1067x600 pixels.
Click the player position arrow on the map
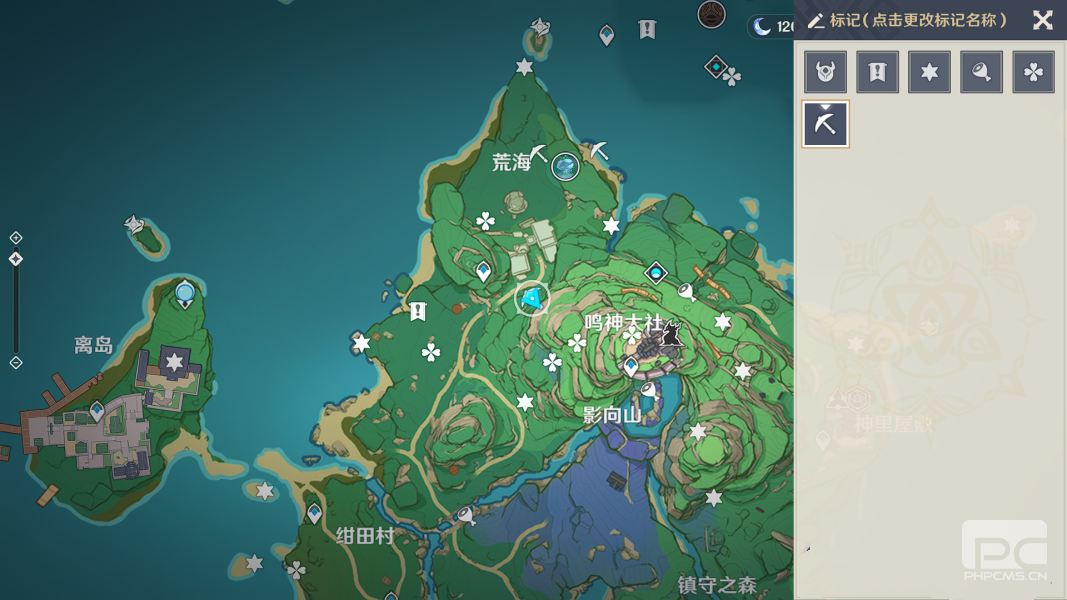[x=533, y=298]
